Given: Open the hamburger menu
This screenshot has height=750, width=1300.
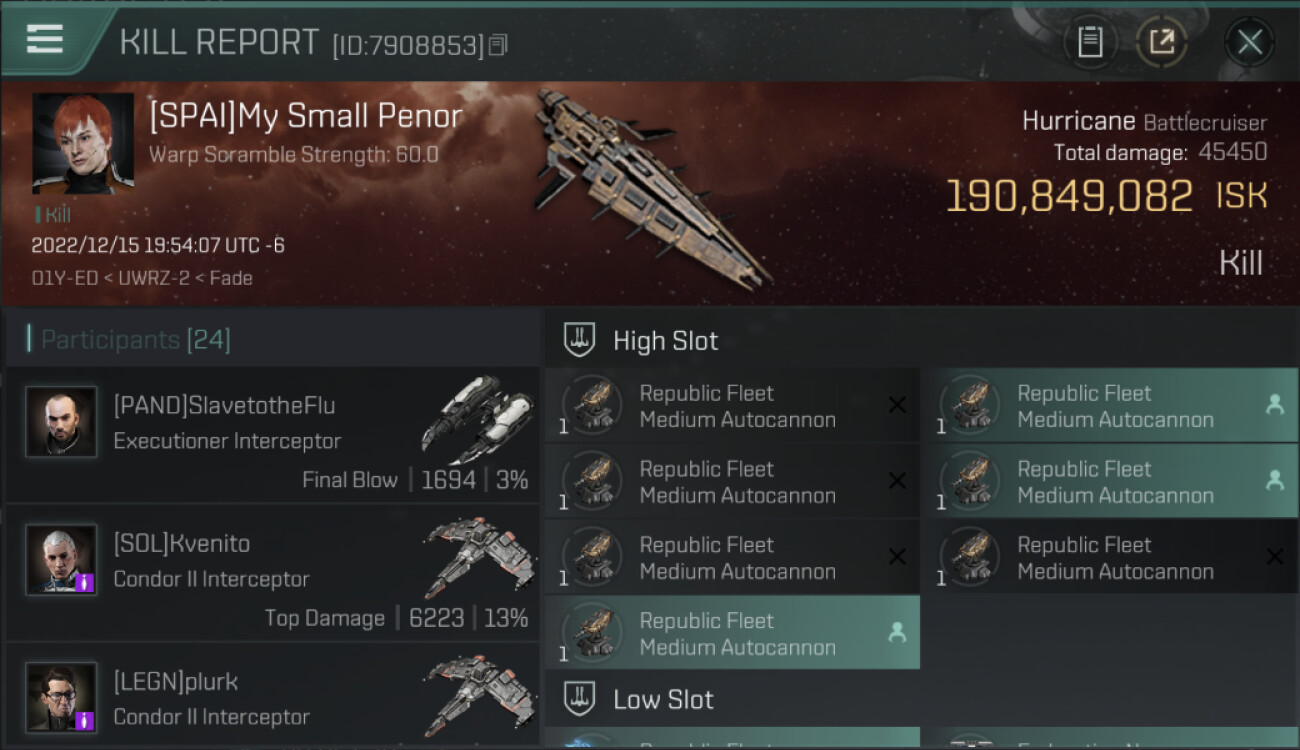Looking at the screenshot, I should point(45,40).
